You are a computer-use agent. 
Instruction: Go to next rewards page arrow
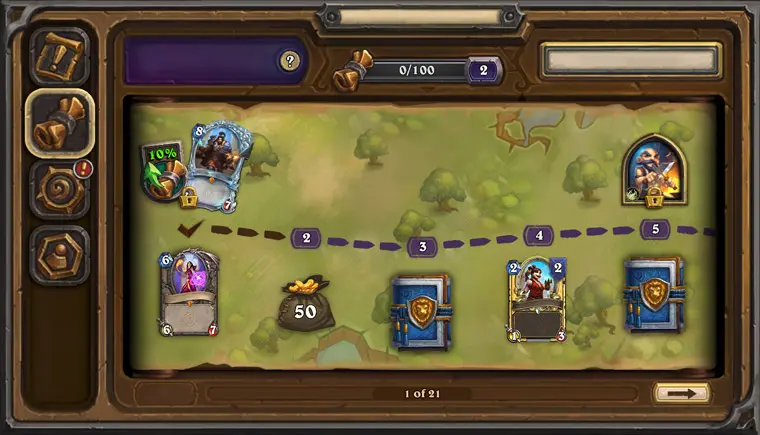682,393
